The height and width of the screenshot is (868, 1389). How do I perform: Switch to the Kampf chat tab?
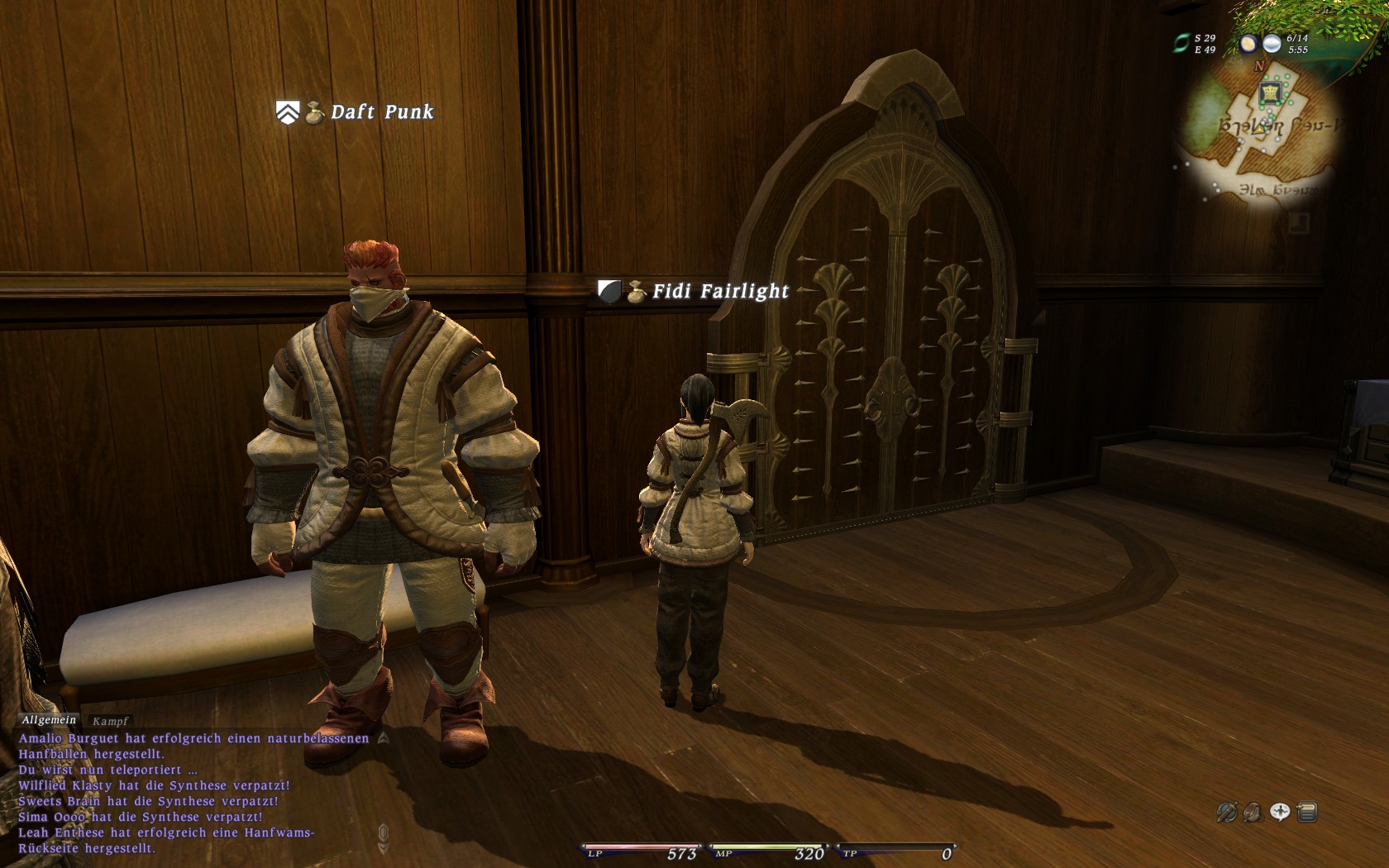[x=110, y=721]
